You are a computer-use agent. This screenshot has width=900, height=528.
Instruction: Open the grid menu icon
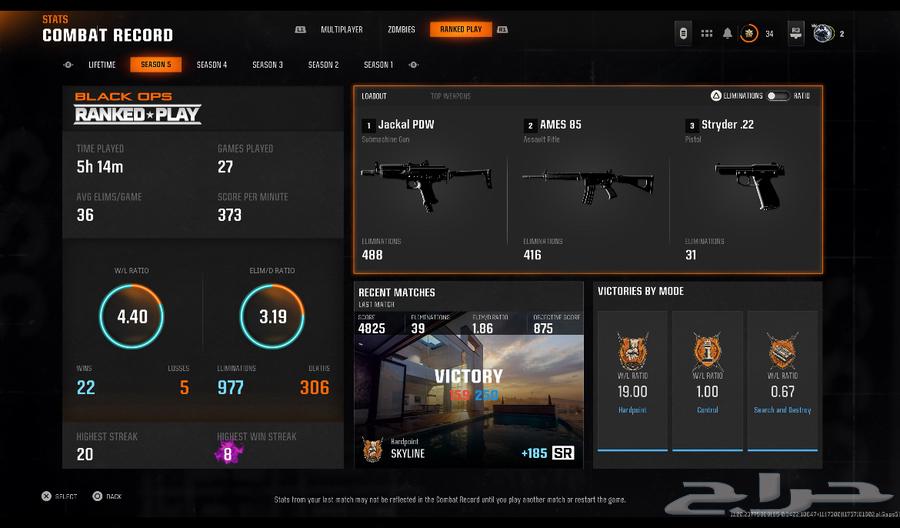[706, 33]
